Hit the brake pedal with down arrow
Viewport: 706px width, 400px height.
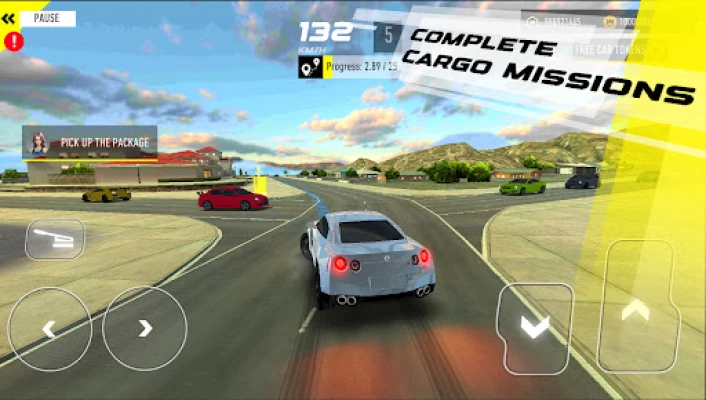click(535, 328)
